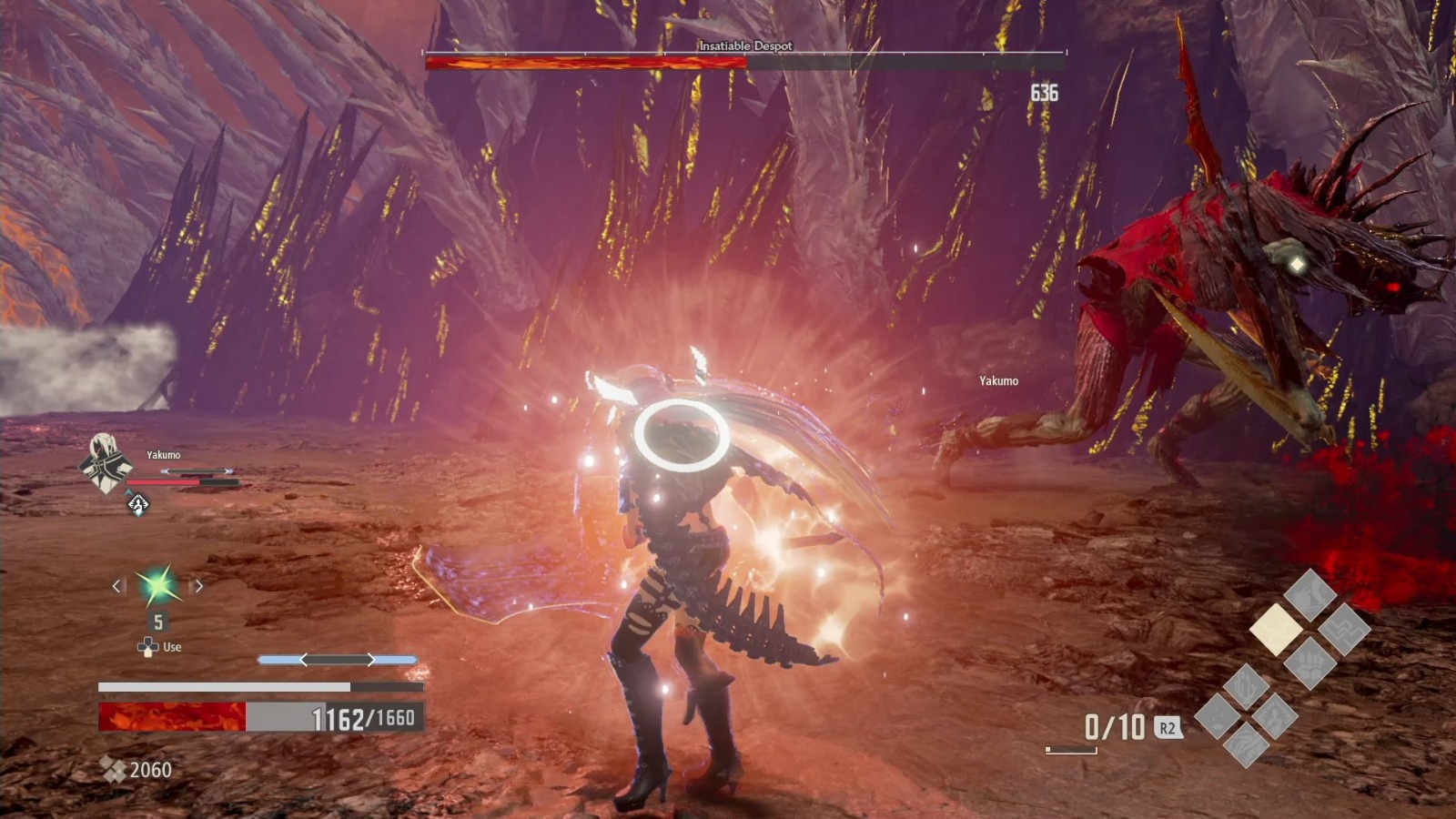Click the fist-shaped gift icon
The image size is (1456, 819).
point(1310,664)
